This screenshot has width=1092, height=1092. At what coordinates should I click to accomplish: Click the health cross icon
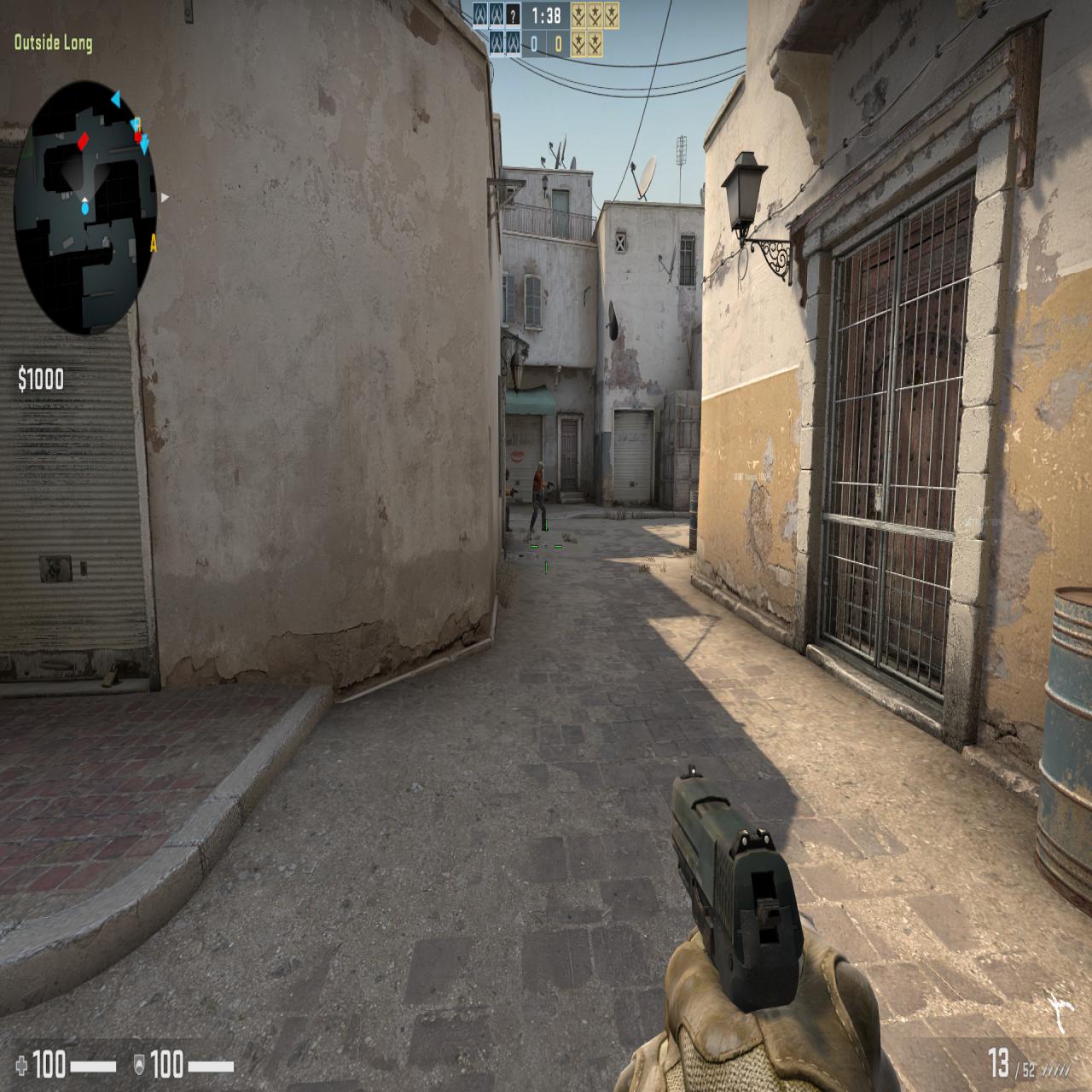click(x=22, y=1063)
